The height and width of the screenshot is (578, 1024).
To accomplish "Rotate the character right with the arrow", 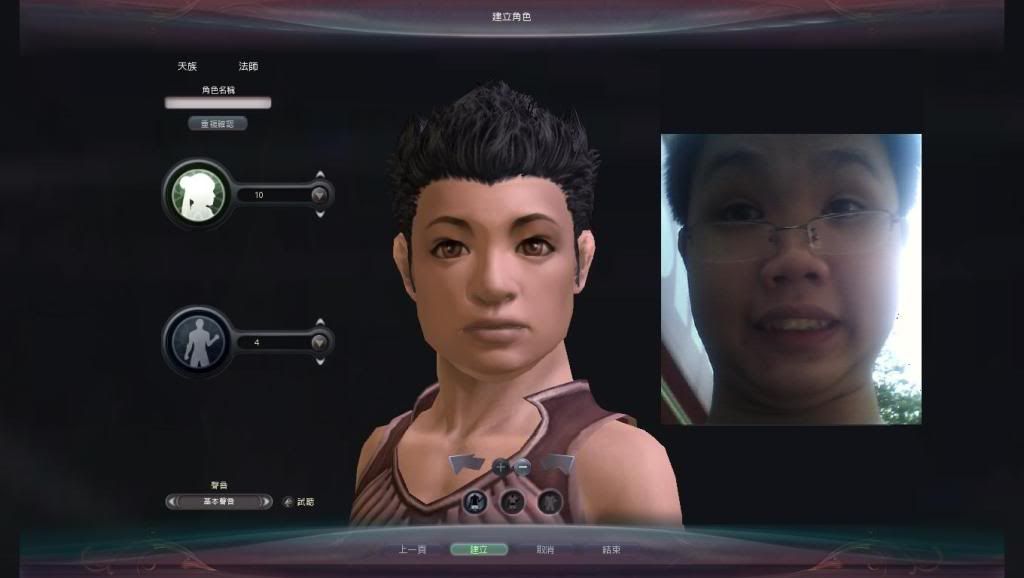I will [558, 464].
